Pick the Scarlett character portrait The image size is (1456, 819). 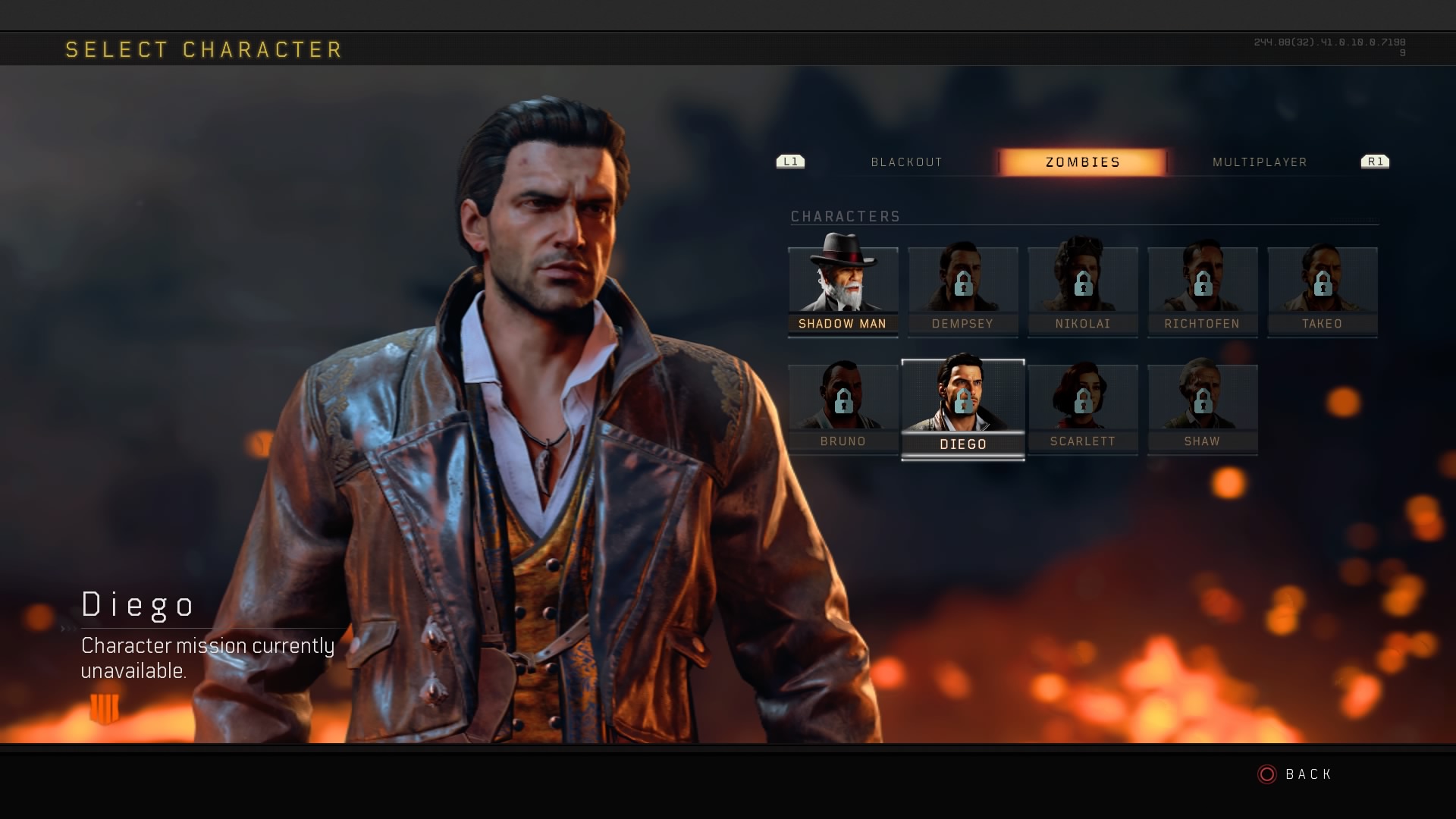tap(1082, 408)
